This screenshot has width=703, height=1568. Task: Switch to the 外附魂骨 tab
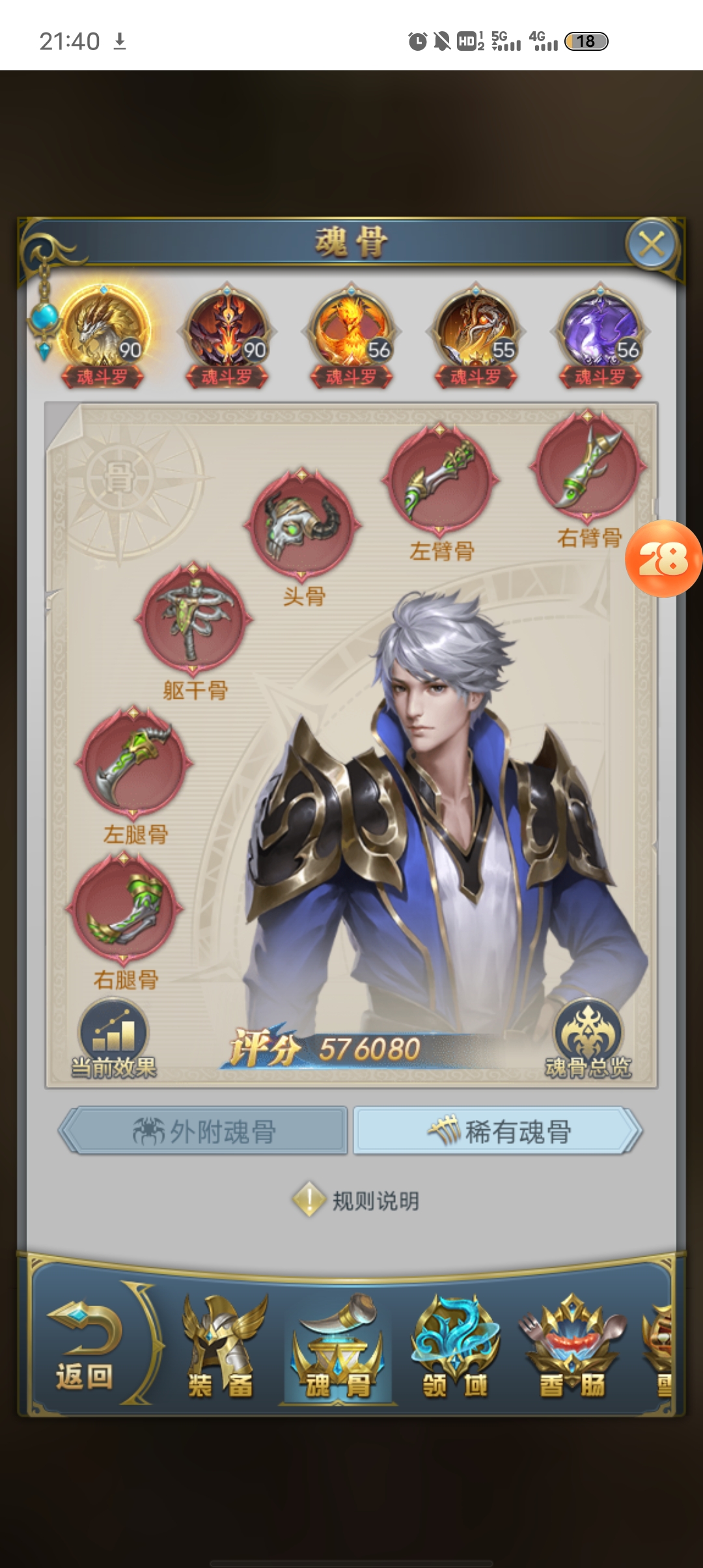[x=204, y=1131]
